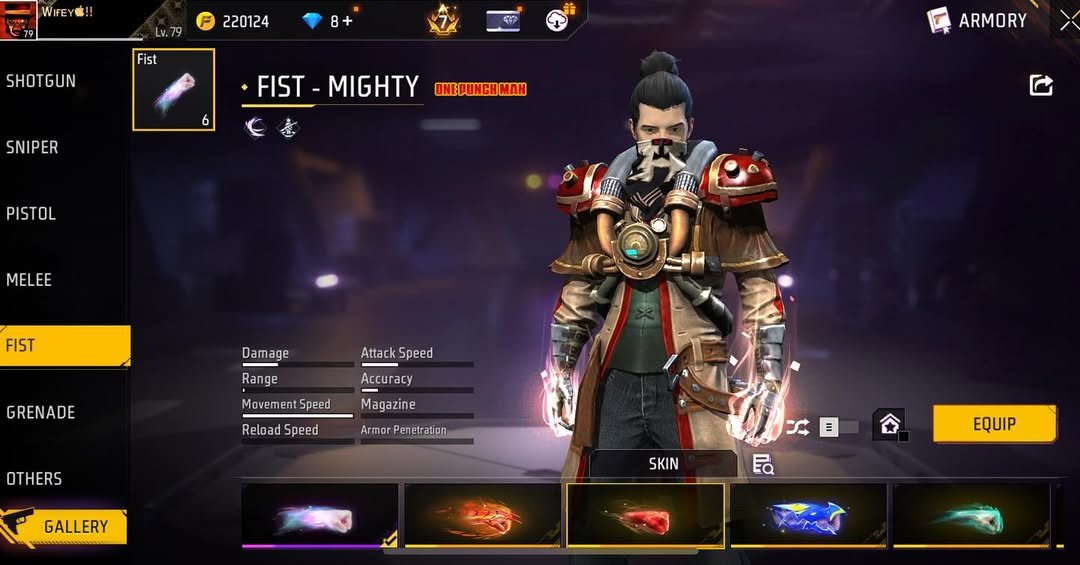
Task: Select the Shotgun weapon category
Action: [42, 81]
